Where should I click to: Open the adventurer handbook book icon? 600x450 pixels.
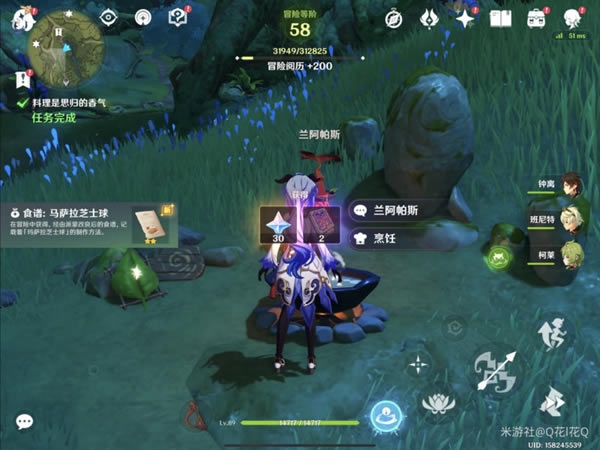tap(501, 18)
